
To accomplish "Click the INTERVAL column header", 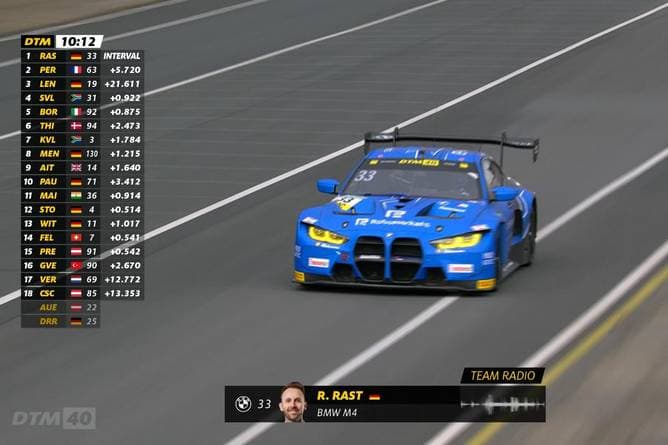I will (123, 56).
